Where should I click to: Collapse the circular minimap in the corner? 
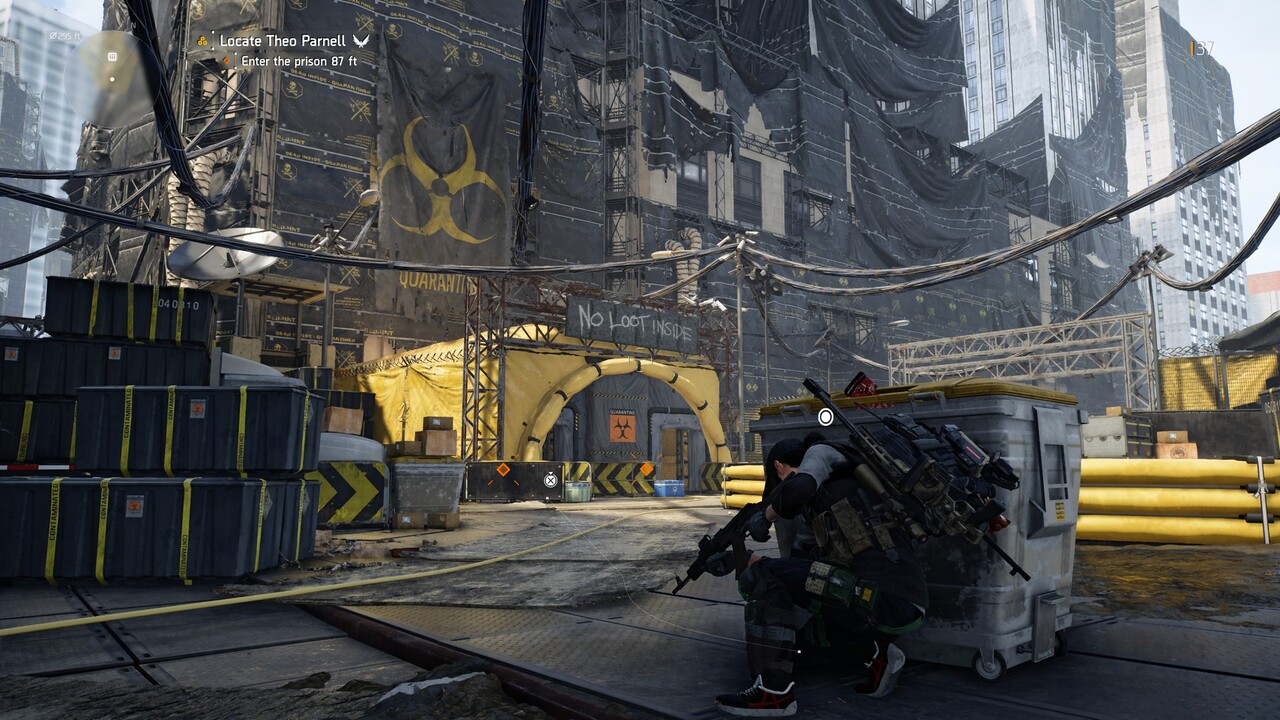(x=110, y=80)
